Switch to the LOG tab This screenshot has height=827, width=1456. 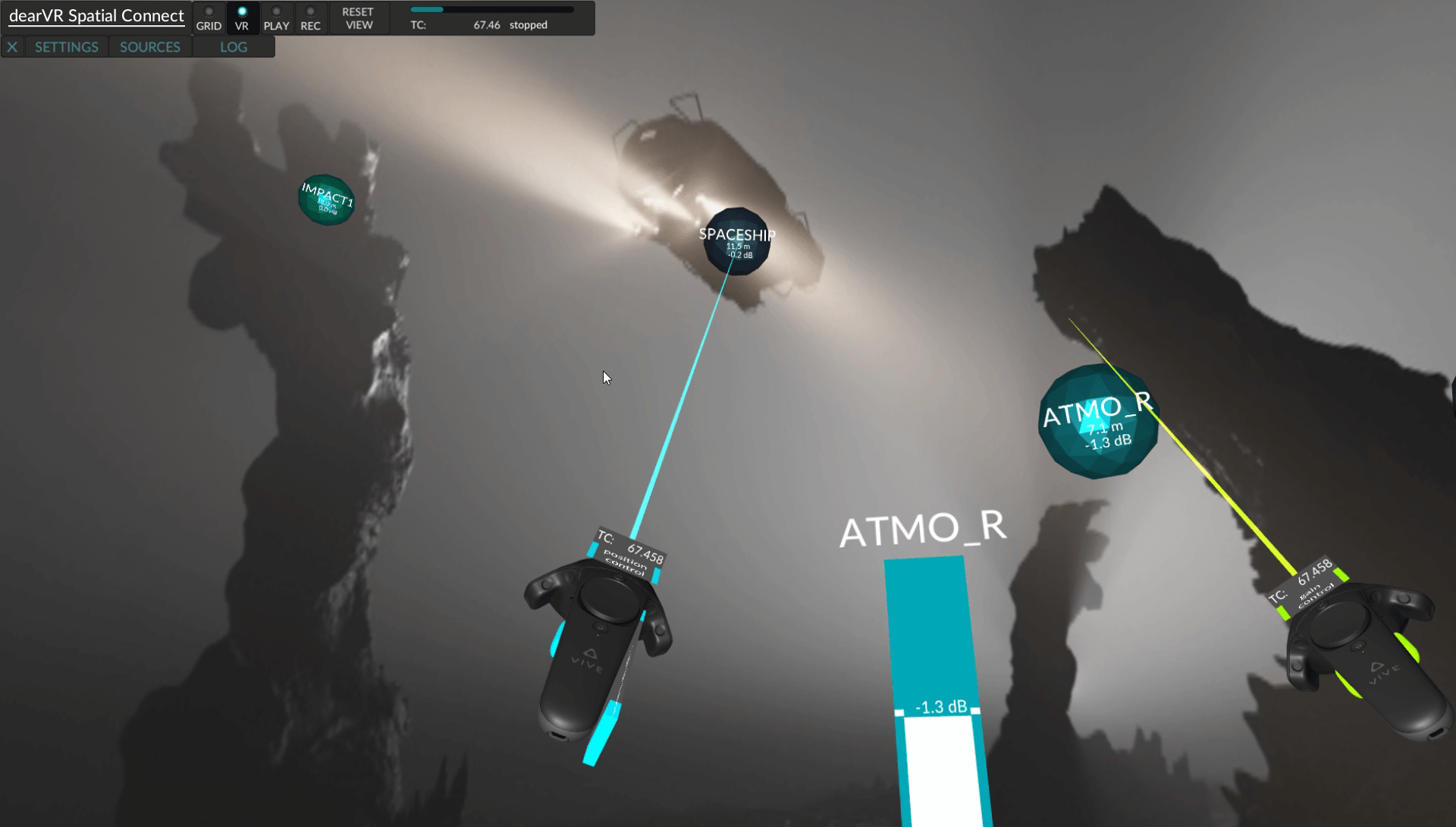pos(234,46)
